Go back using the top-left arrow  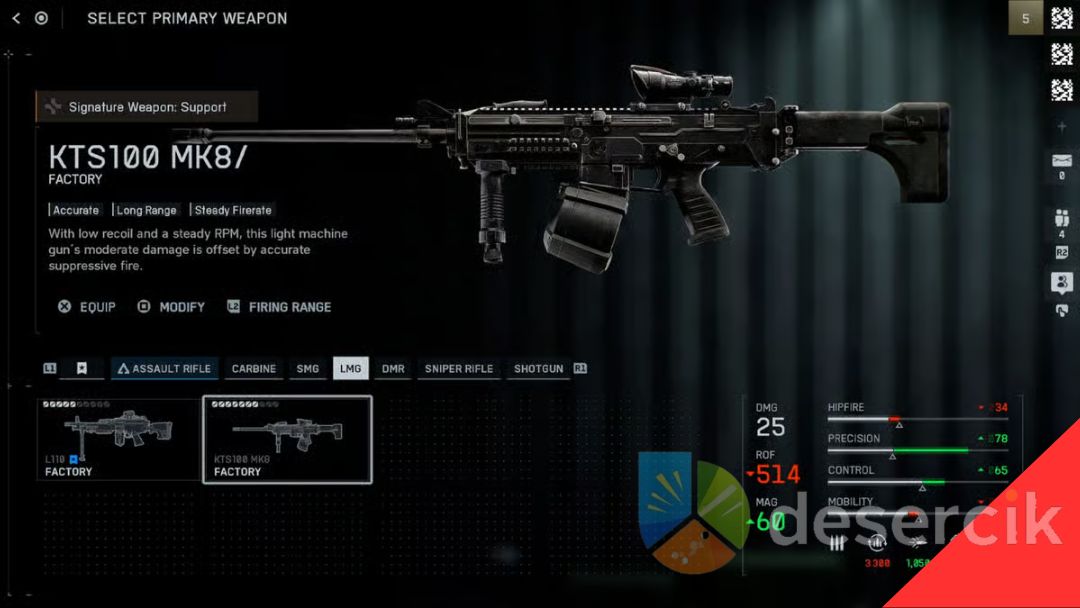[16, 18]
